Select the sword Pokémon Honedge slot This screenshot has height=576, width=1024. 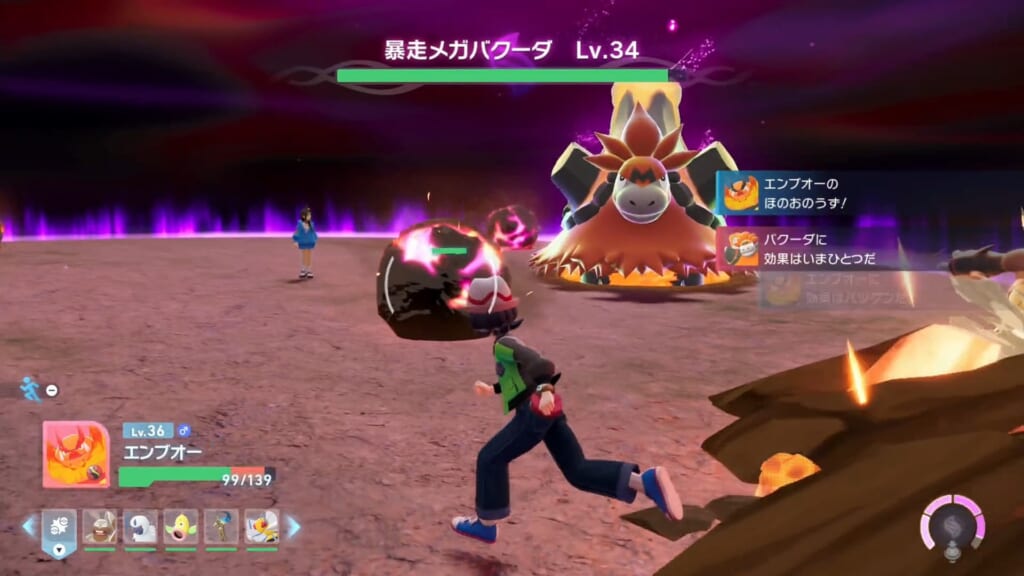pos(221,526)
